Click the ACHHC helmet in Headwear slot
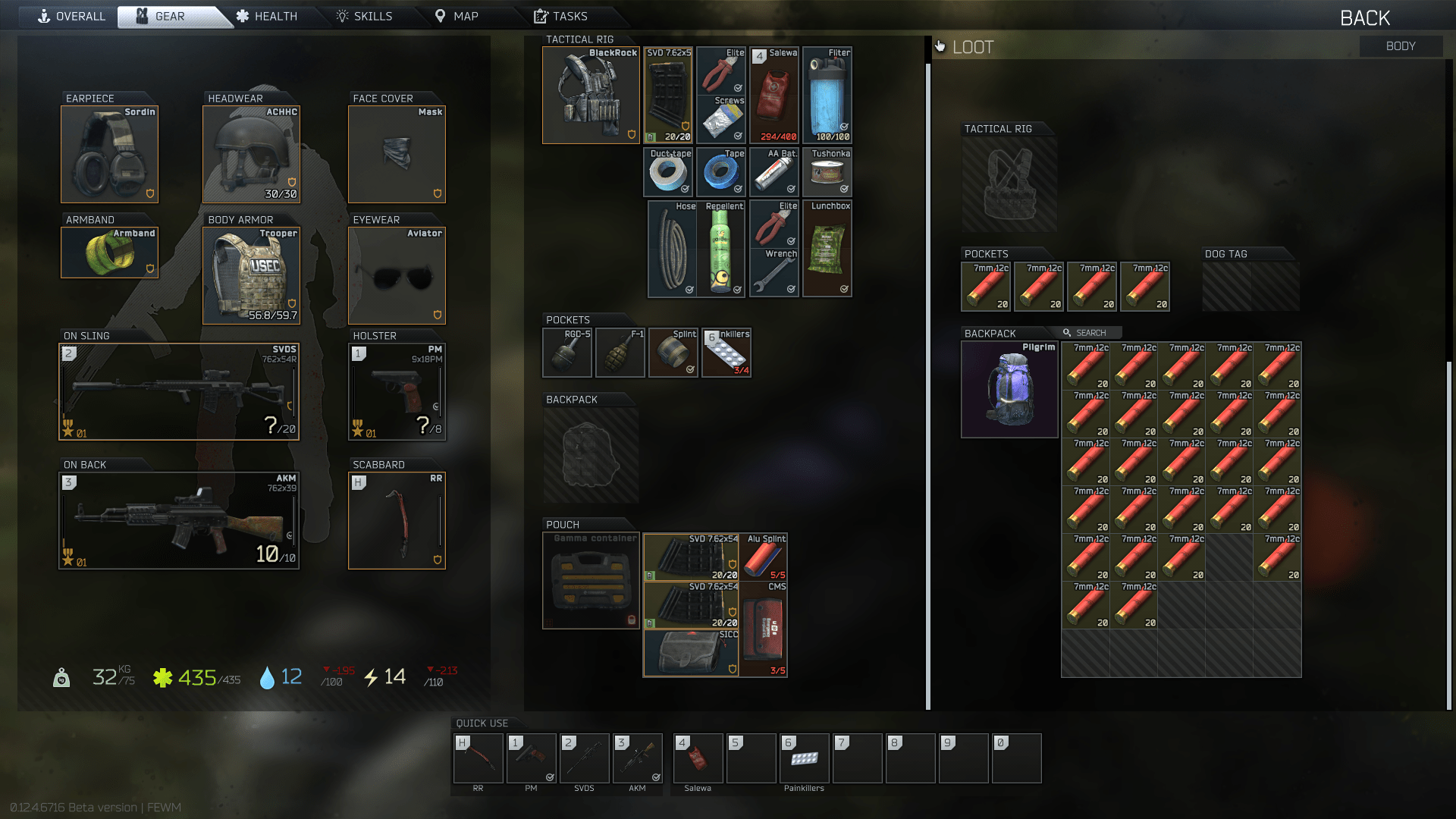1456x819 pixels. click(250, 154)
